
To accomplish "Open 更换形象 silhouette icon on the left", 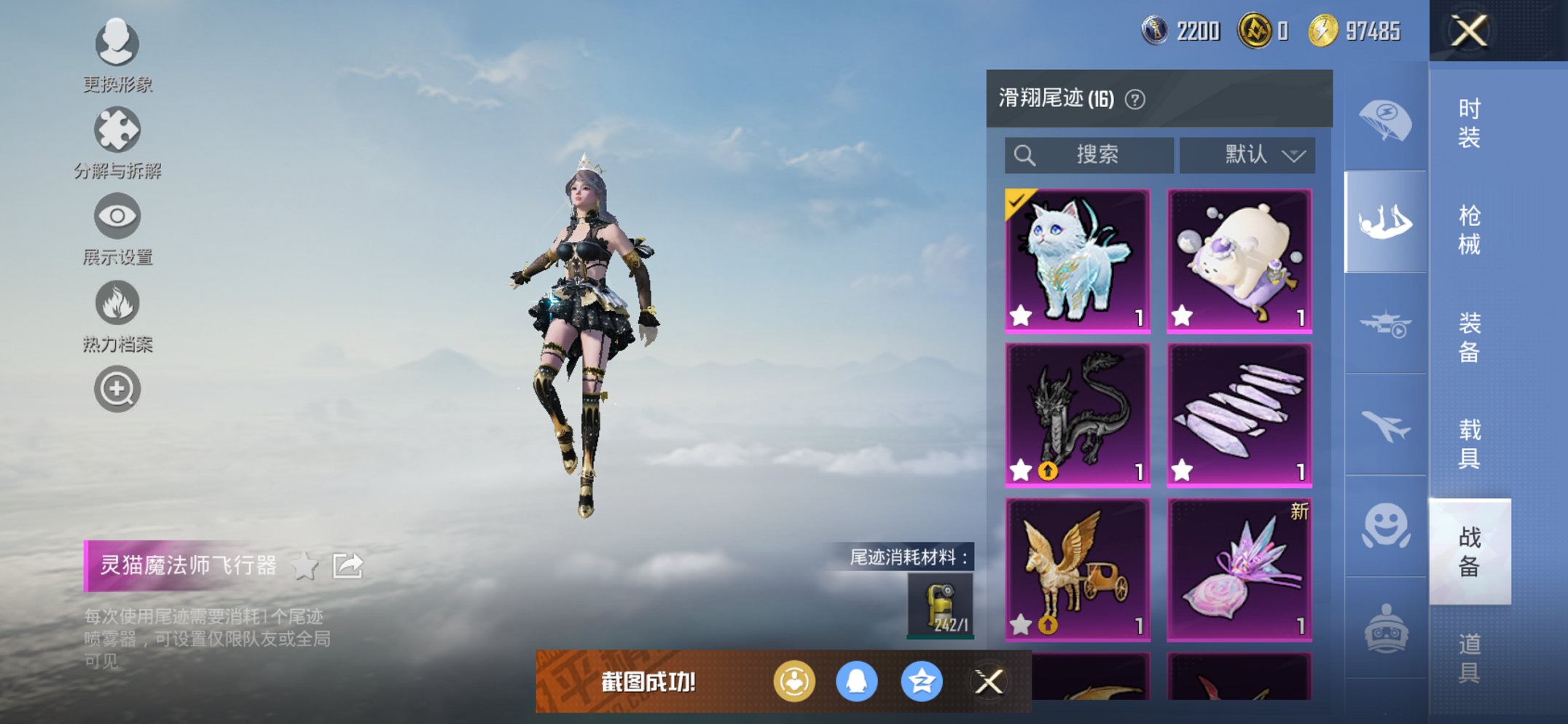I will (x=117, y=44).
